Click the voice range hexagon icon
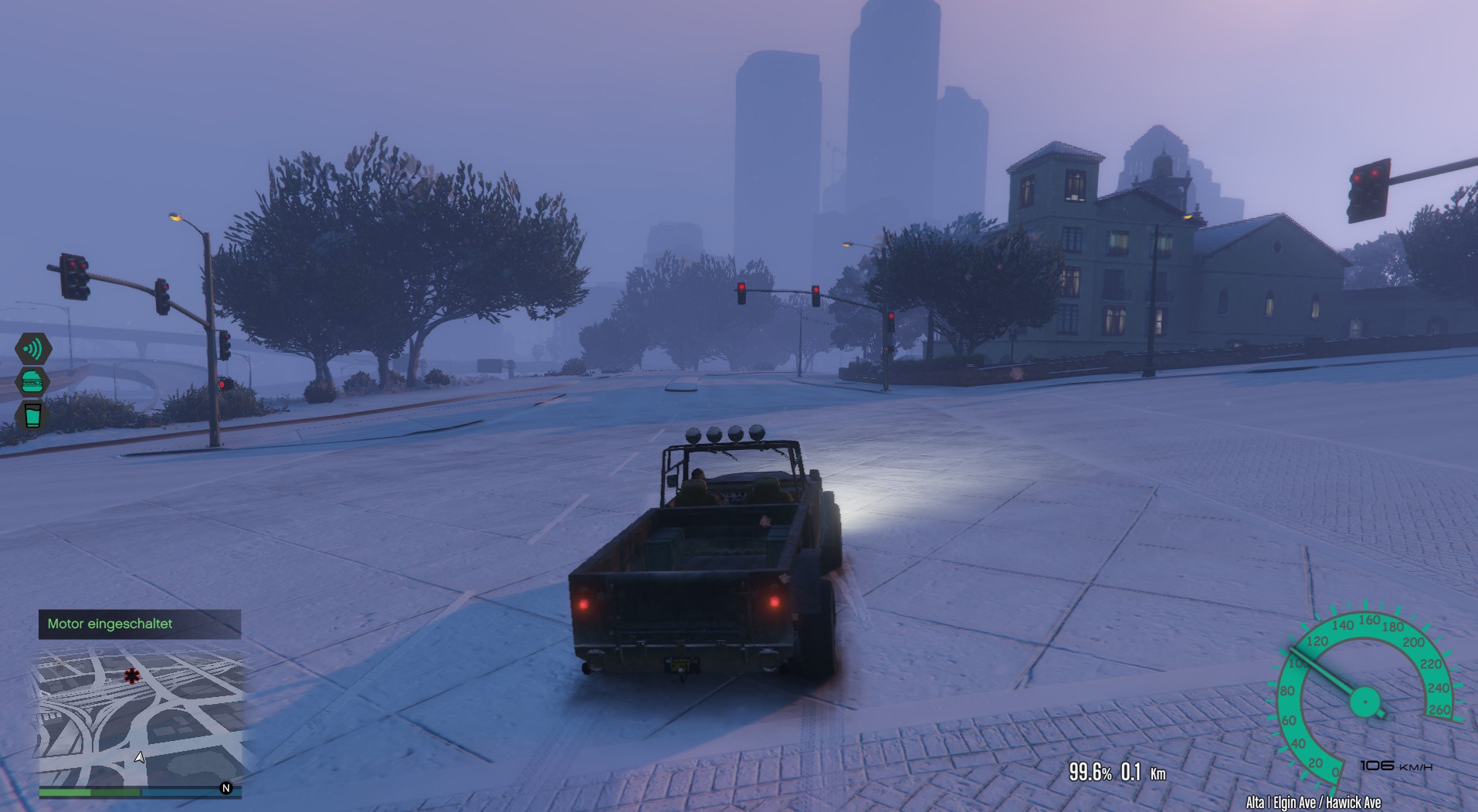 [x=33, y=349]
